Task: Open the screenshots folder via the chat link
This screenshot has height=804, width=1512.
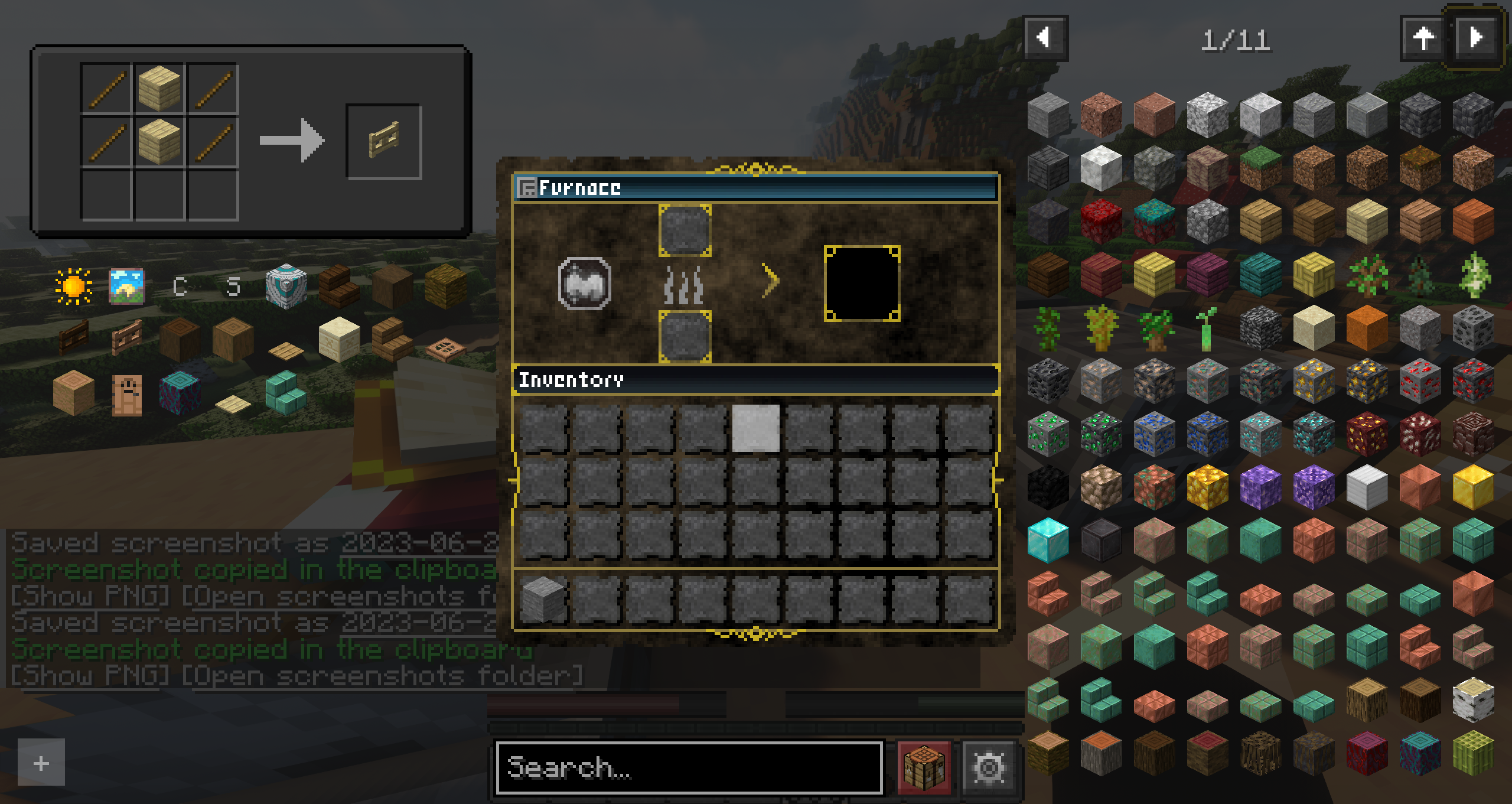Action: 384,675
